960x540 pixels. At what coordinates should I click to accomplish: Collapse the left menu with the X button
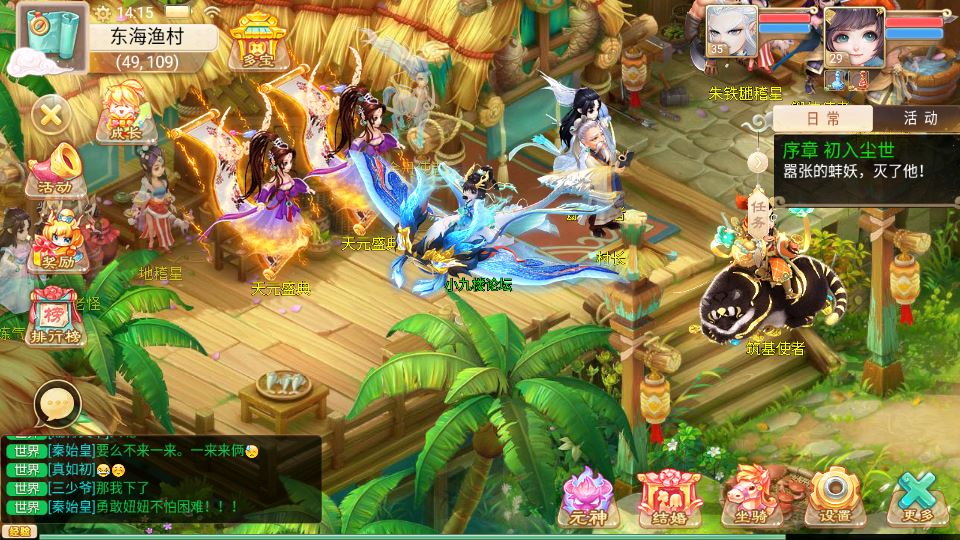pyautogui.click(x=52, y=113)
